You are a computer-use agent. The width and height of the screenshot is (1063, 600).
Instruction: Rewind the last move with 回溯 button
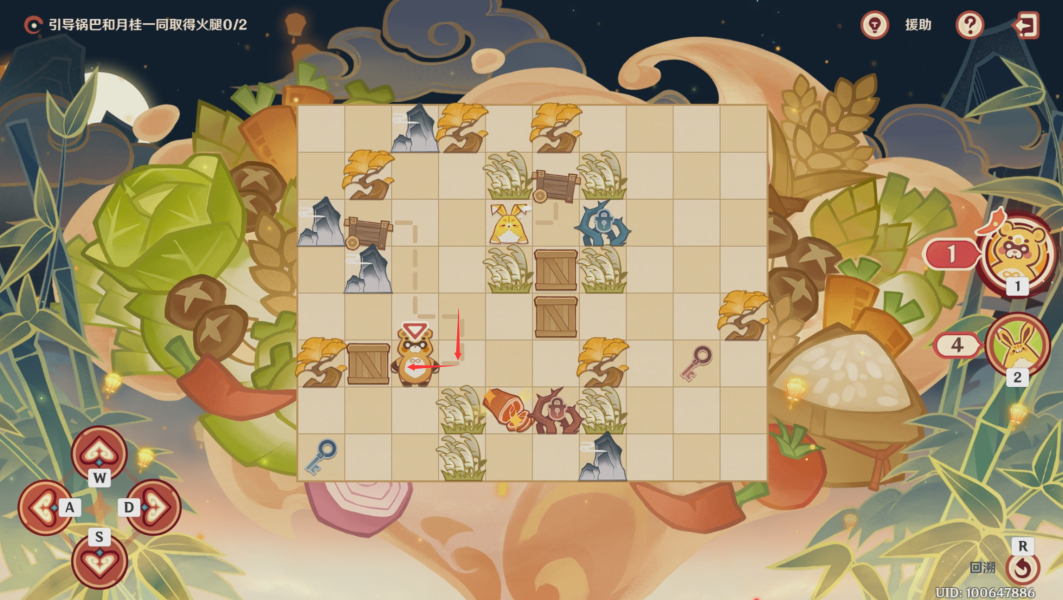1022,568
